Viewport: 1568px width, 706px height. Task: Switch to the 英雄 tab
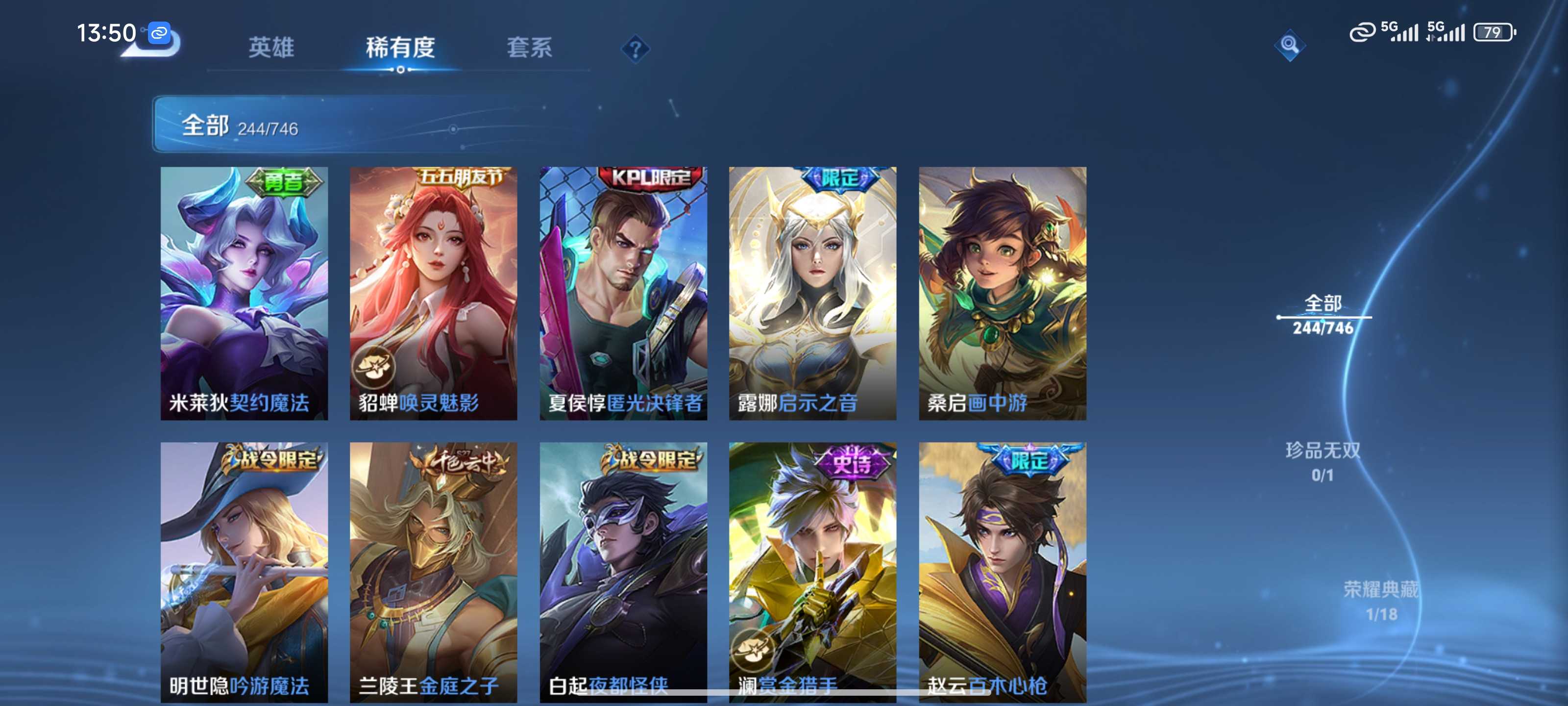coord(271,48)
